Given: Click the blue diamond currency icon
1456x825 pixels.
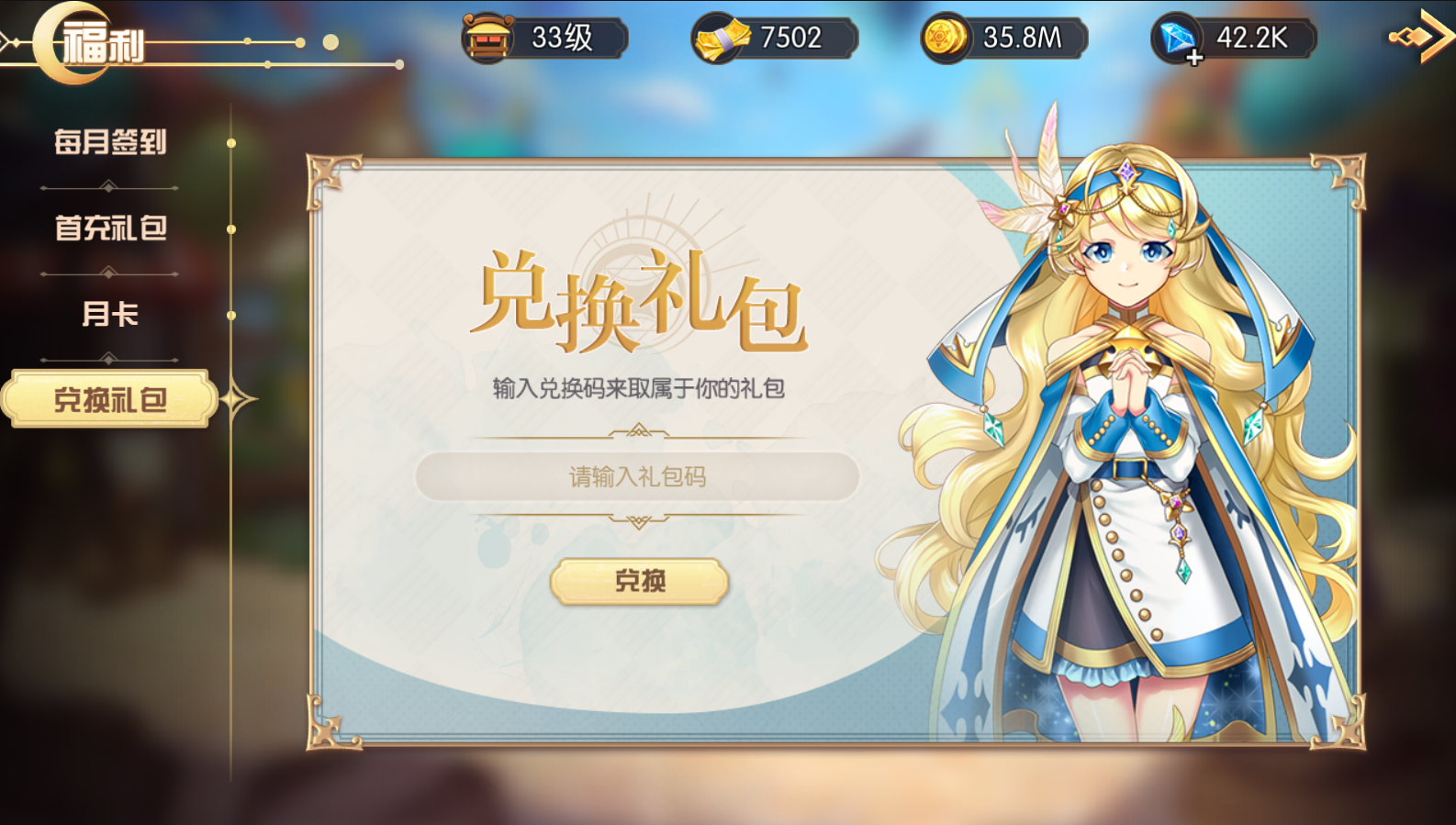Looking at the screenshot, I should [x=1178, y=35].
